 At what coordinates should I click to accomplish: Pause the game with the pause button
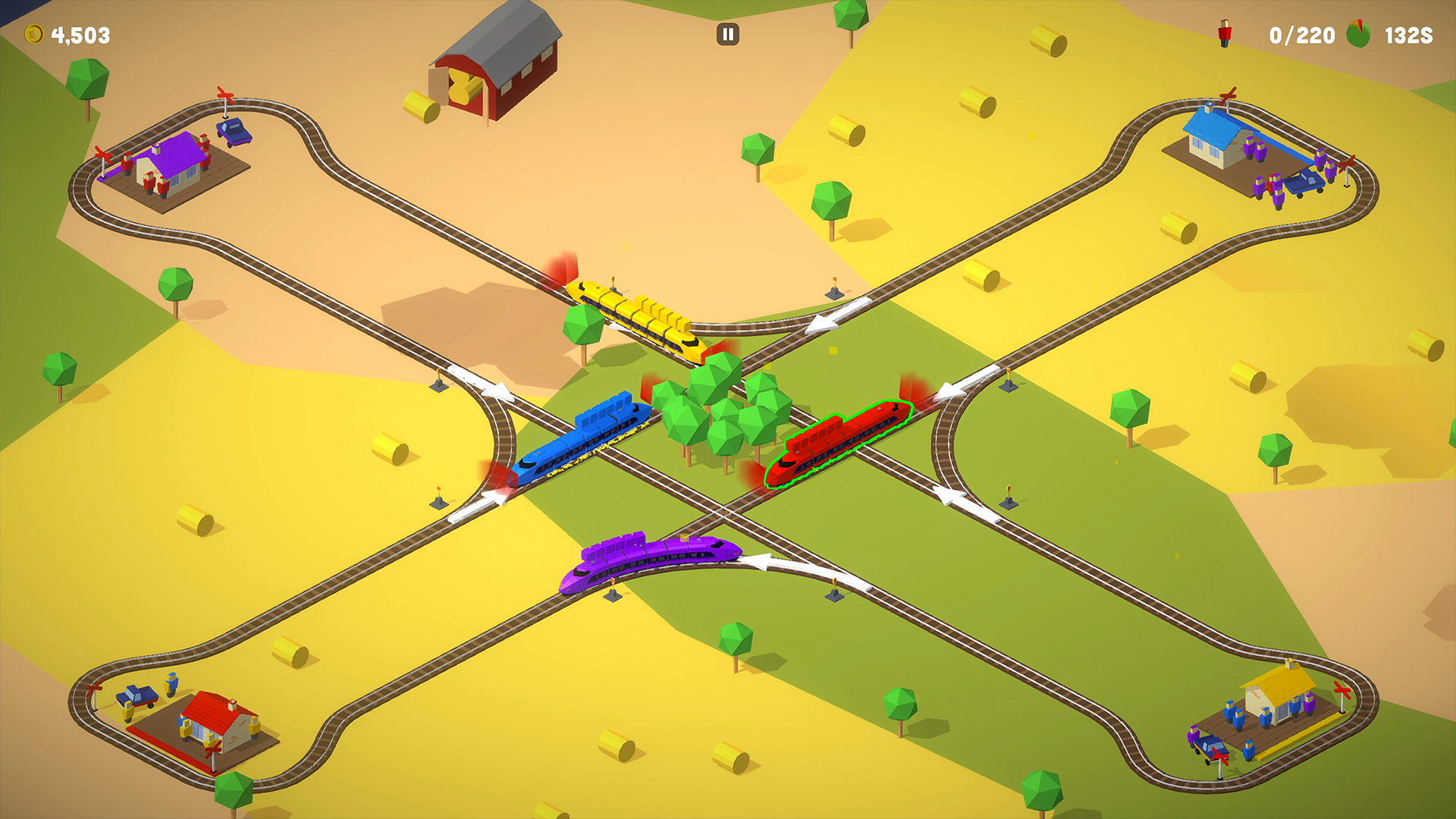click(x=727, y=34)
